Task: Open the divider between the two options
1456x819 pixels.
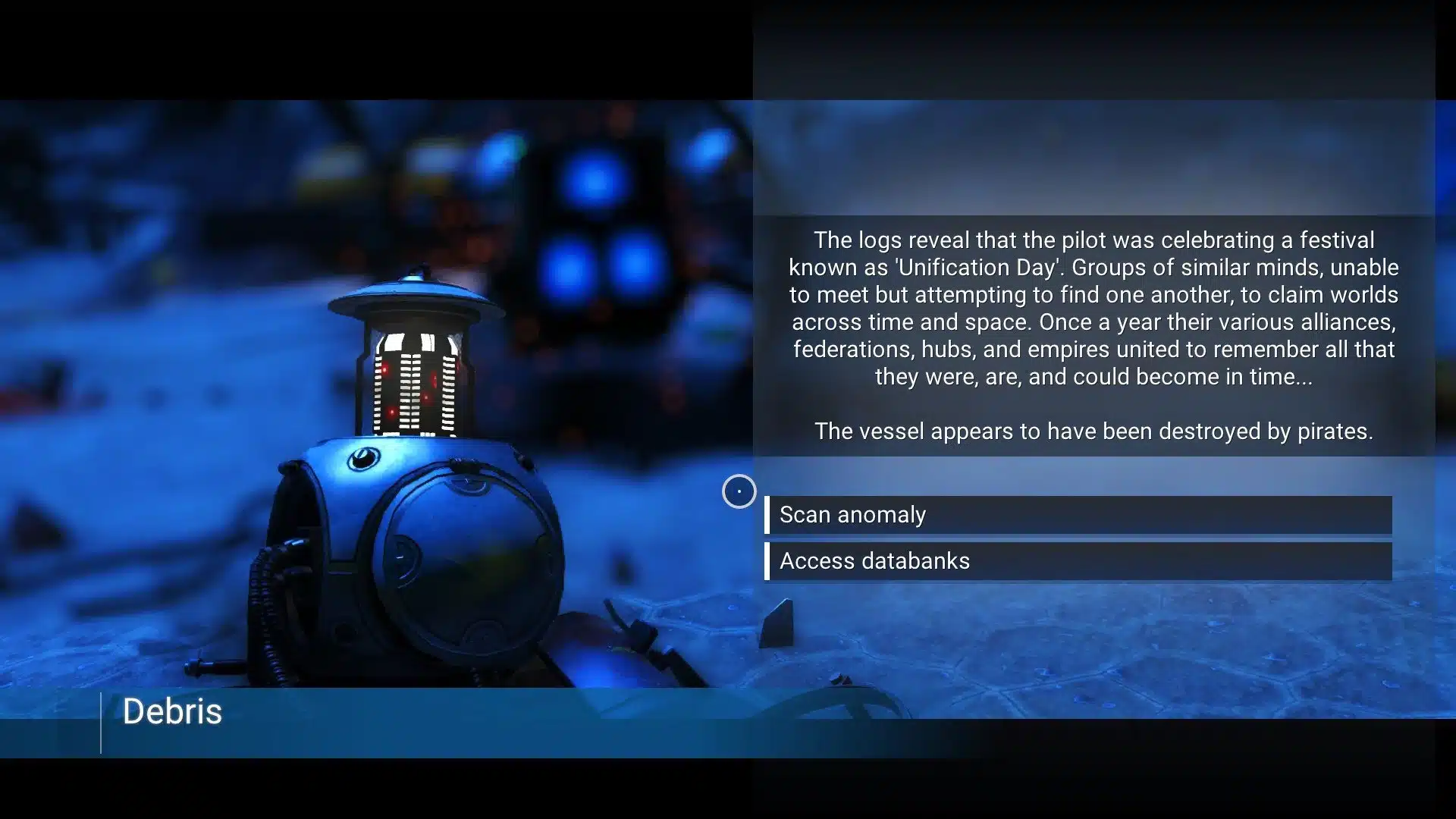Action: 1077,538
